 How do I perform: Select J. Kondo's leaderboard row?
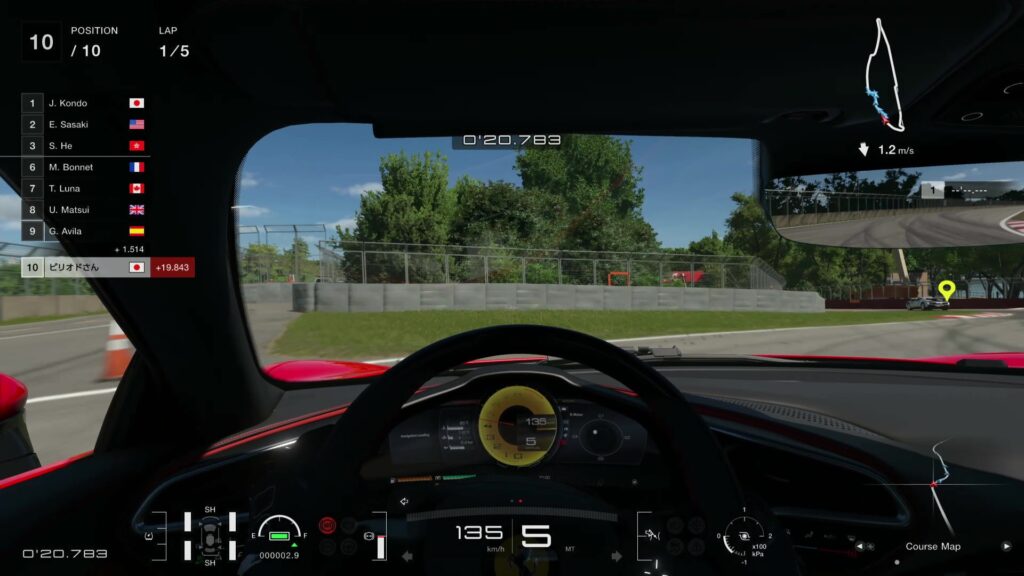(85, 103)
